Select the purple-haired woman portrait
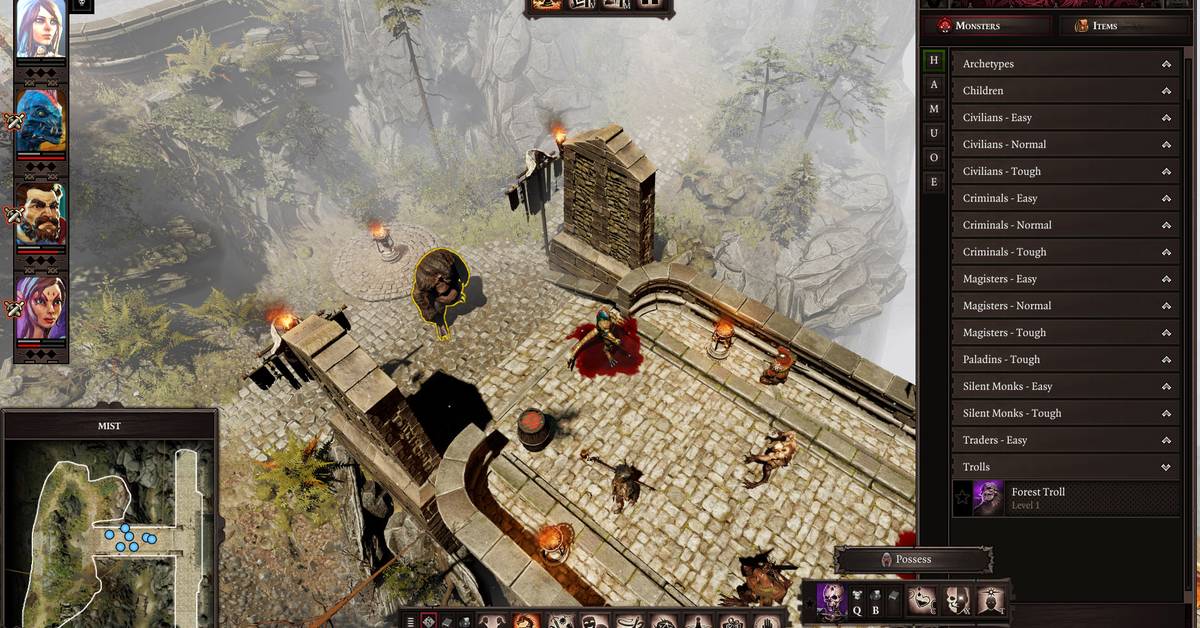The image size is (1200, 628). click(x=42, y=308)
